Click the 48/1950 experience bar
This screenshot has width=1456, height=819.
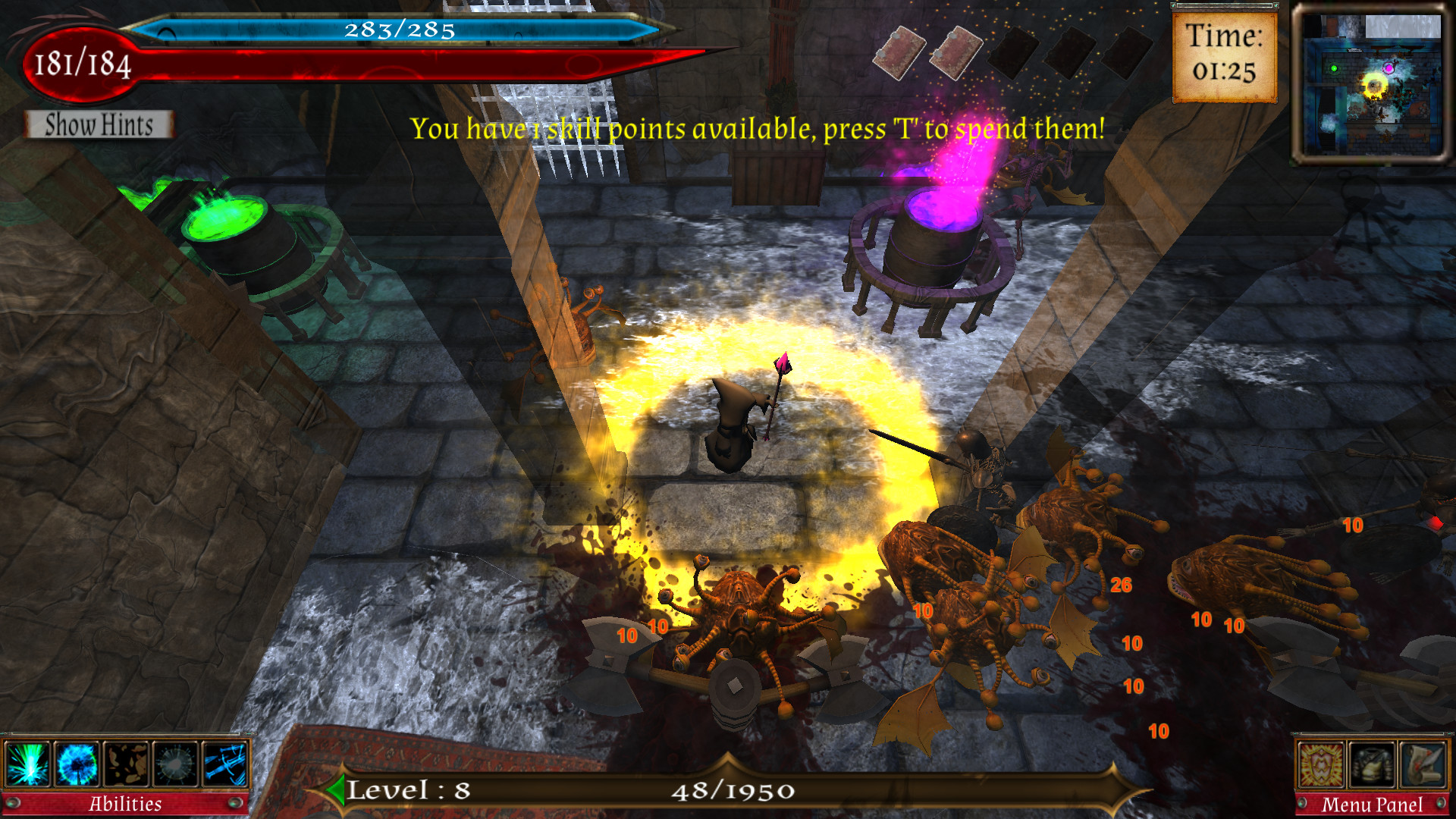732,793
